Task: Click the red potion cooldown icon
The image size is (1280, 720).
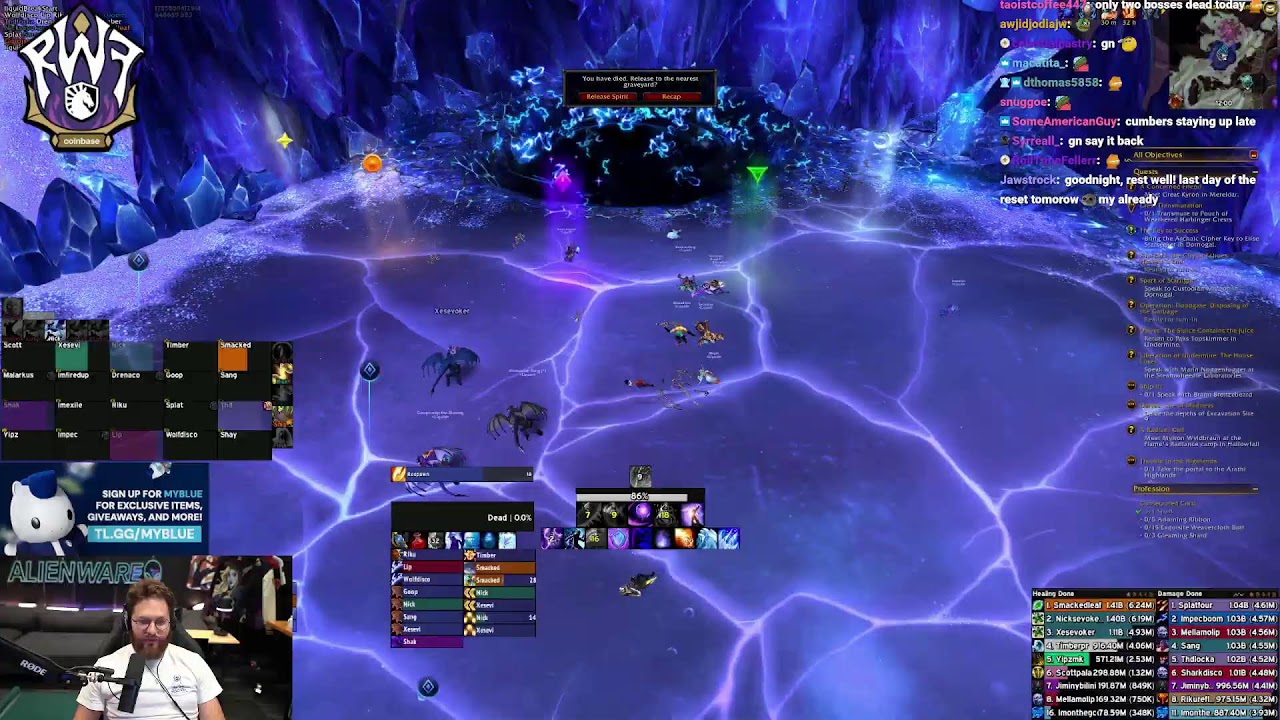Action: (x=417, y=541)
